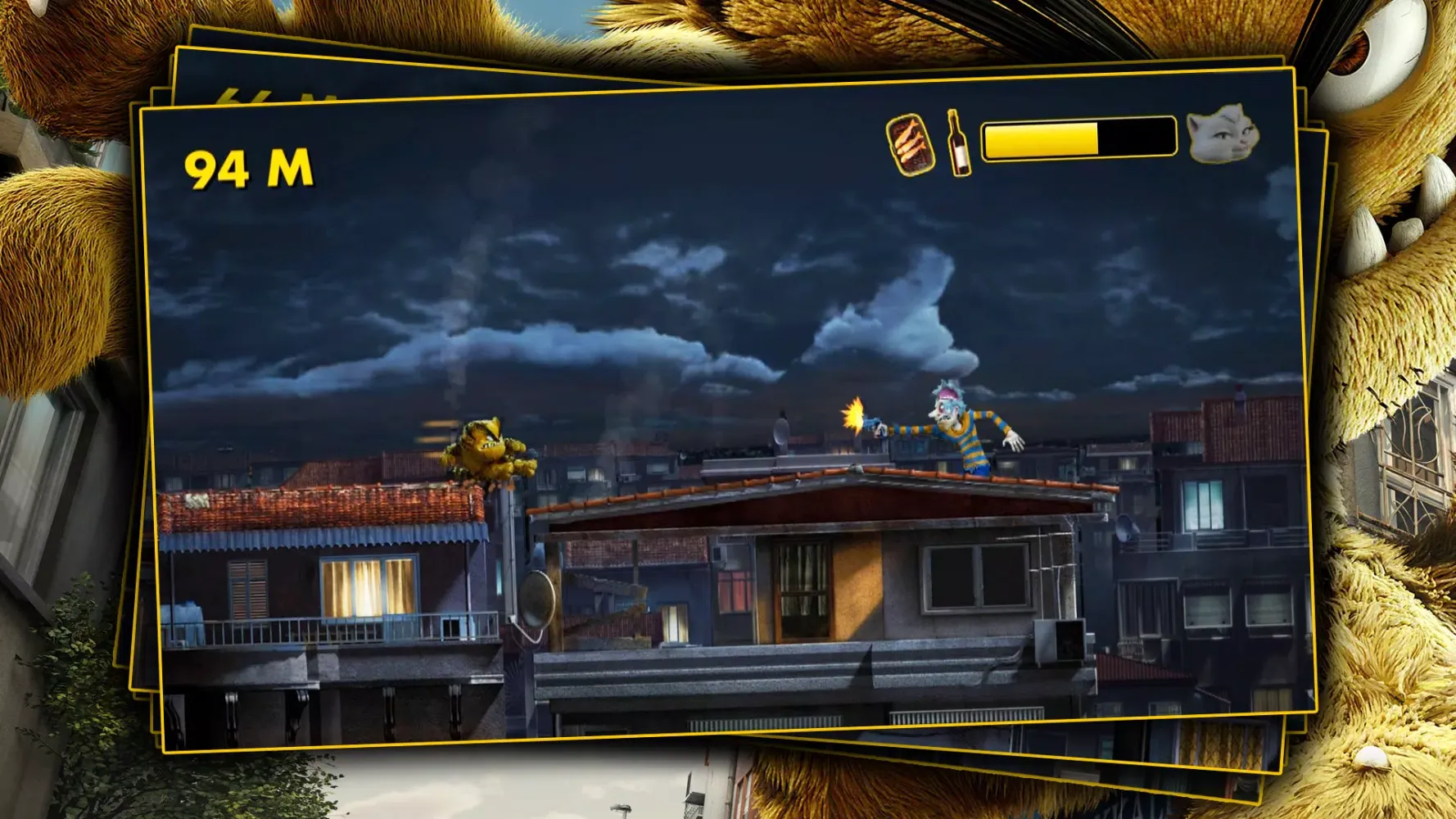Viewport: 1456px width, 819px height.
Task: Click the muzzle flash from the pistol
Action: pos(852,418)
